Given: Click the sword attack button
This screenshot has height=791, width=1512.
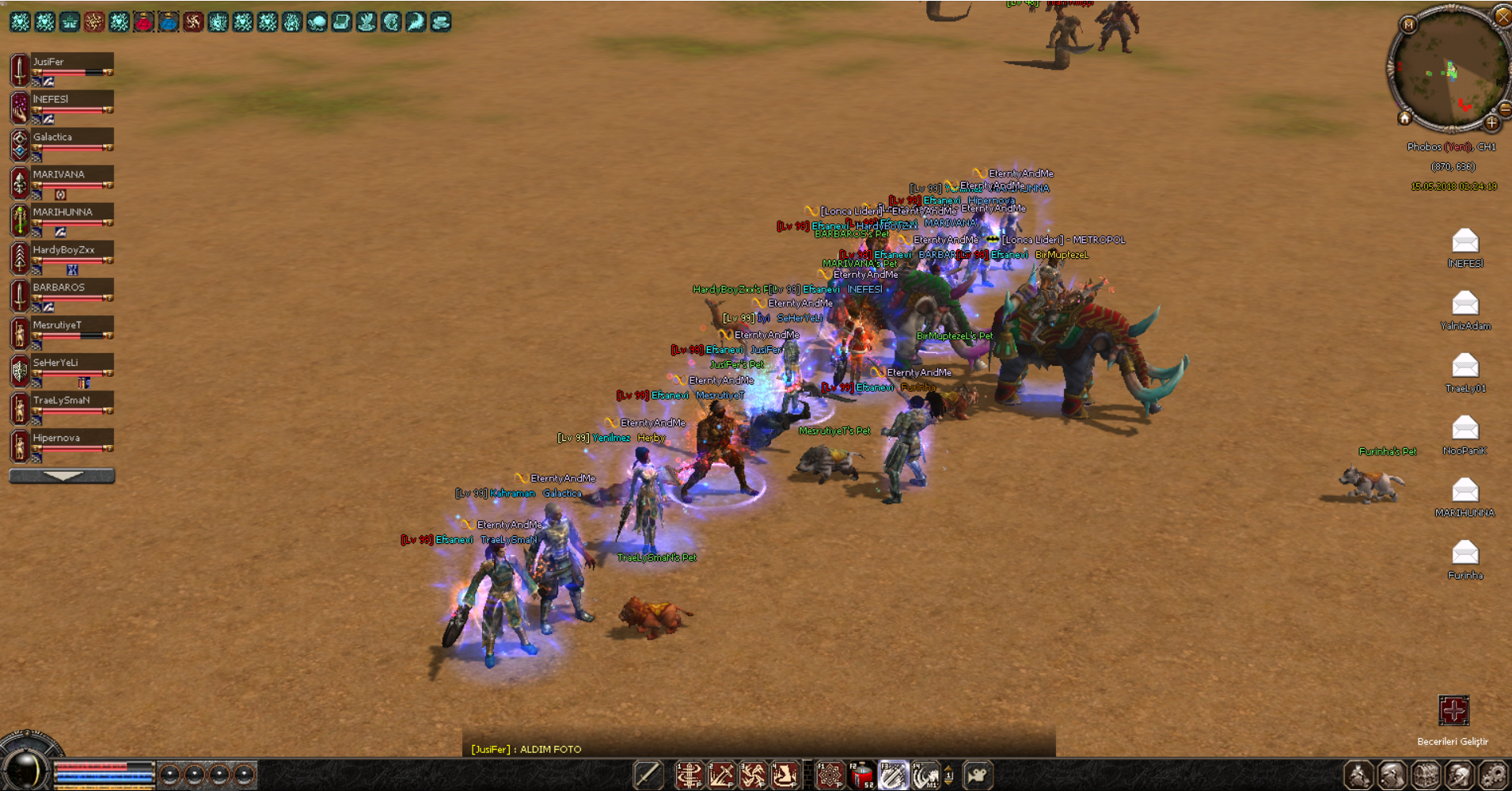Looking at the screenshot, I should (x=648, y=776).
